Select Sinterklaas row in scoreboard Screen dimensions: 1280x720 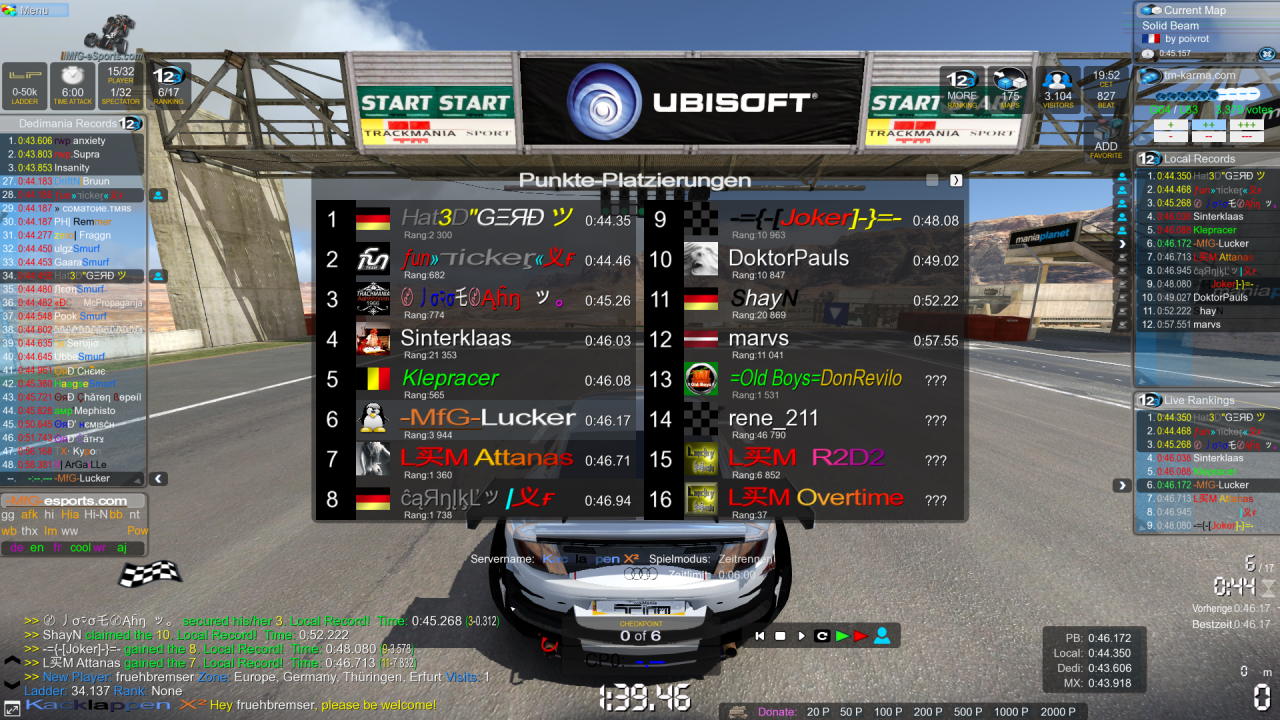(478, 340)
